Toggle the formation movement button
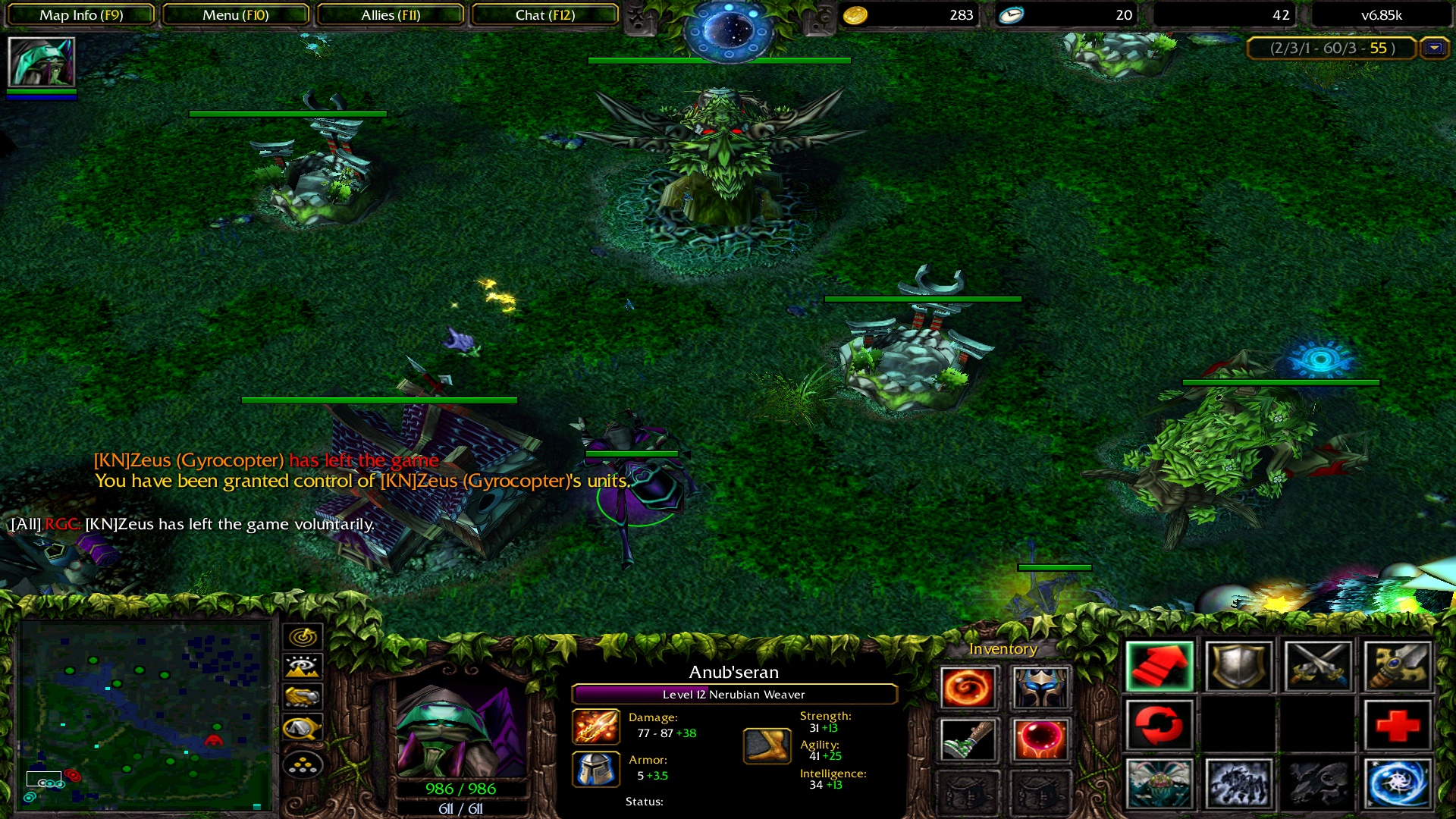1456x819 pixels. point(303,765)
